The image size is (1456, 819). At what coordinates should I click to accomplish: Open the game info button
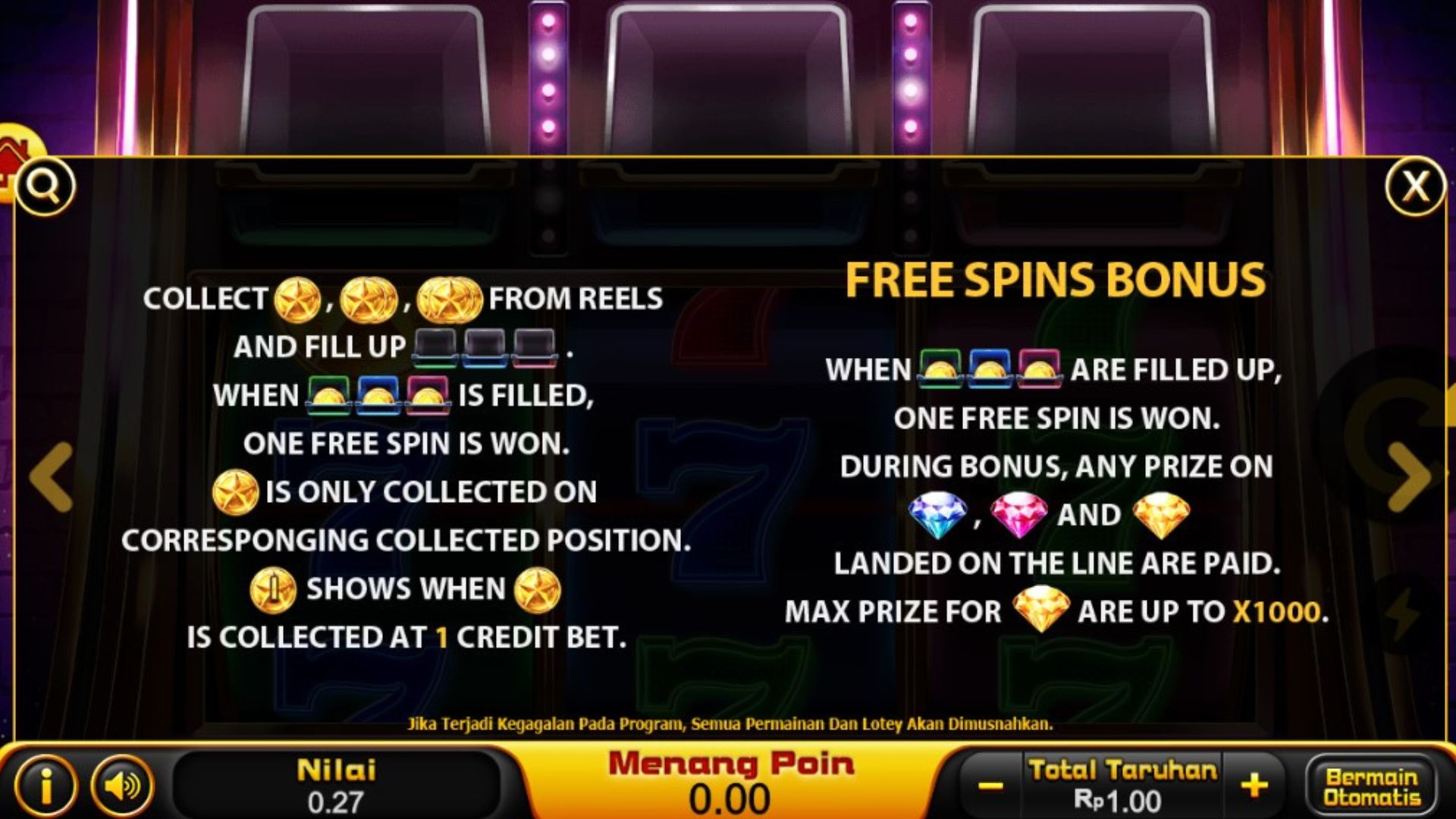point(45,786)
